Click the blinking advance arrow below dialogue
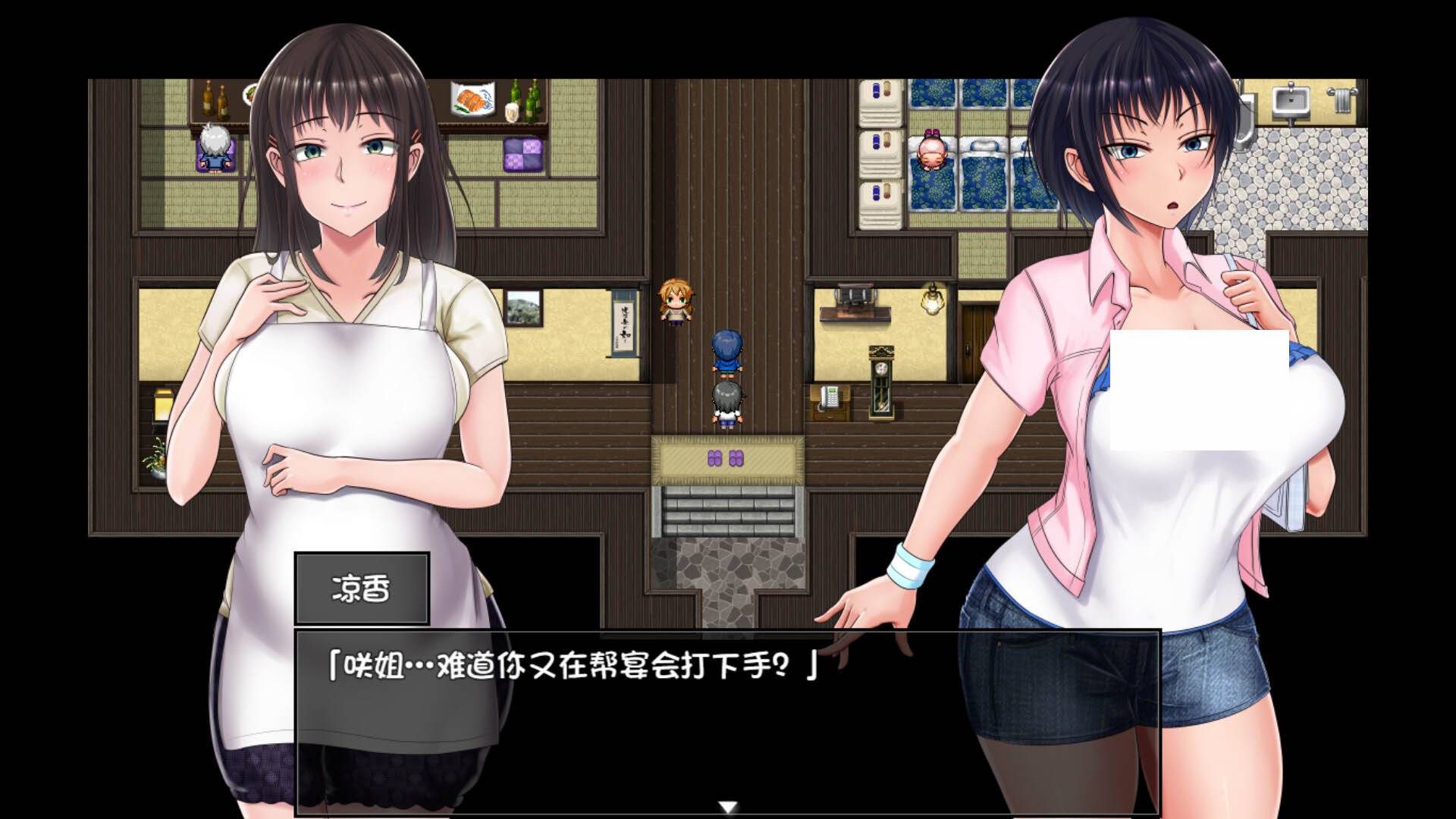Image resolution: width=1456 pixels, height=819 pixels. click(x=729, y=807)
